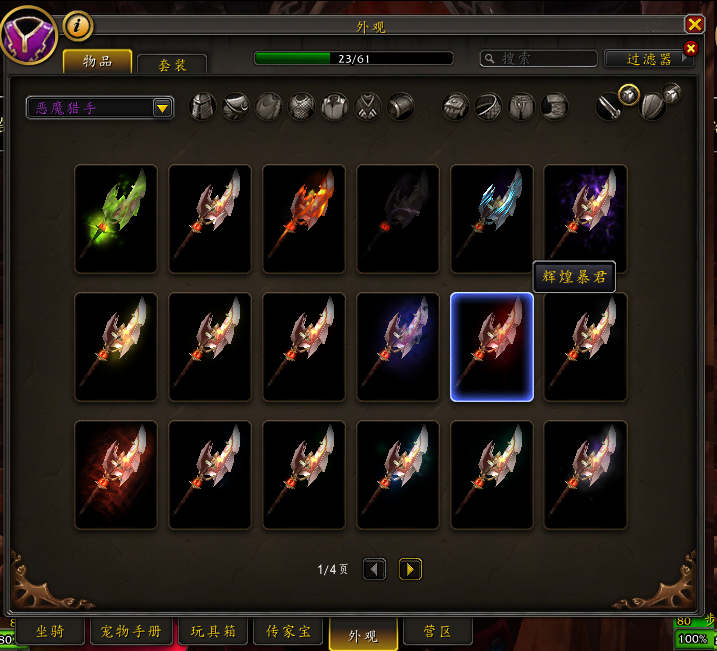Switch to the 玩具箱 toy box tab
The image size is (717, 651).
213,632
